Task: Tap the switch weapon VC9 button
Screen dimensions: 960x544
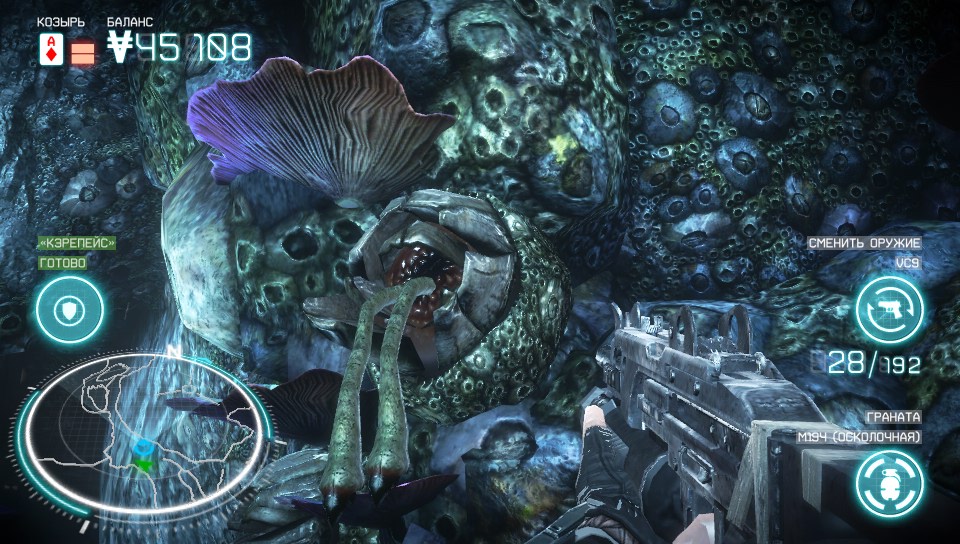Action: point(889,310)
